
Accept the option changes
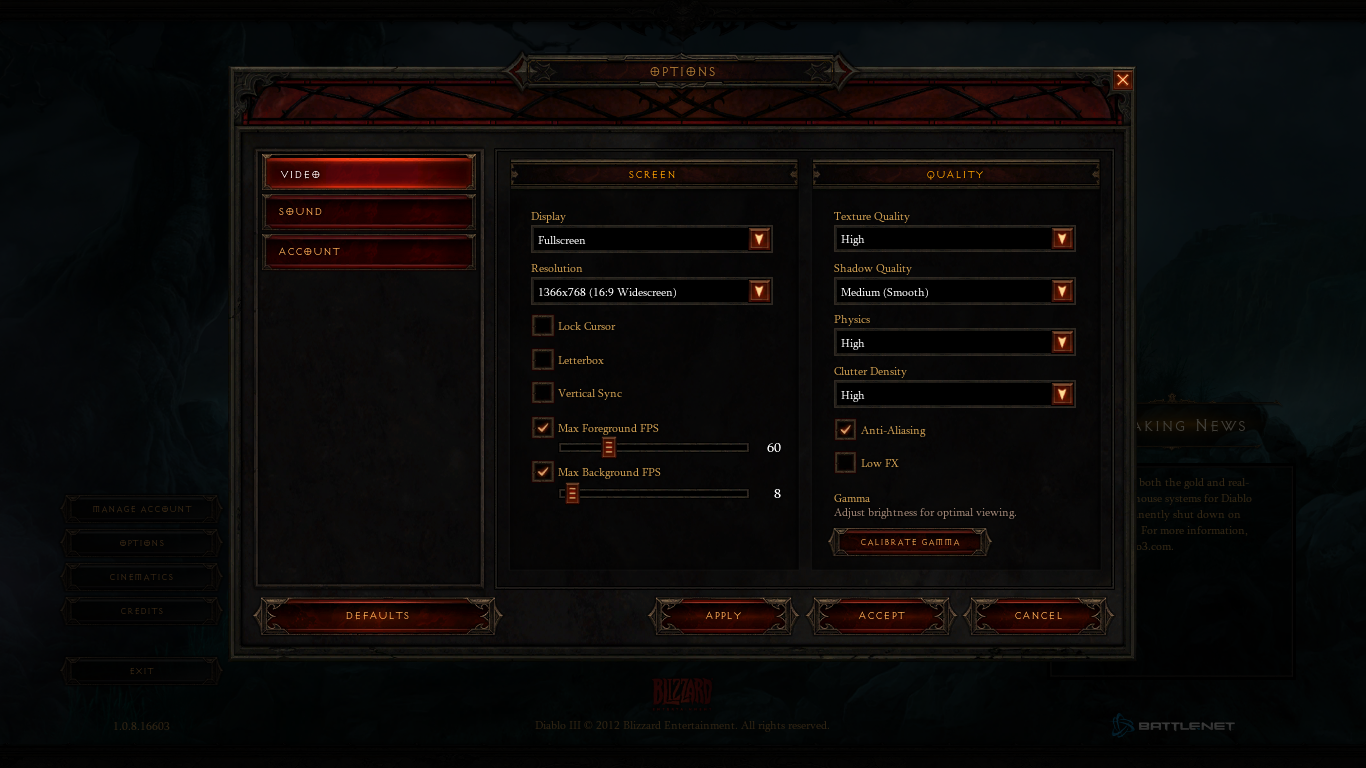tap(881, 616)
